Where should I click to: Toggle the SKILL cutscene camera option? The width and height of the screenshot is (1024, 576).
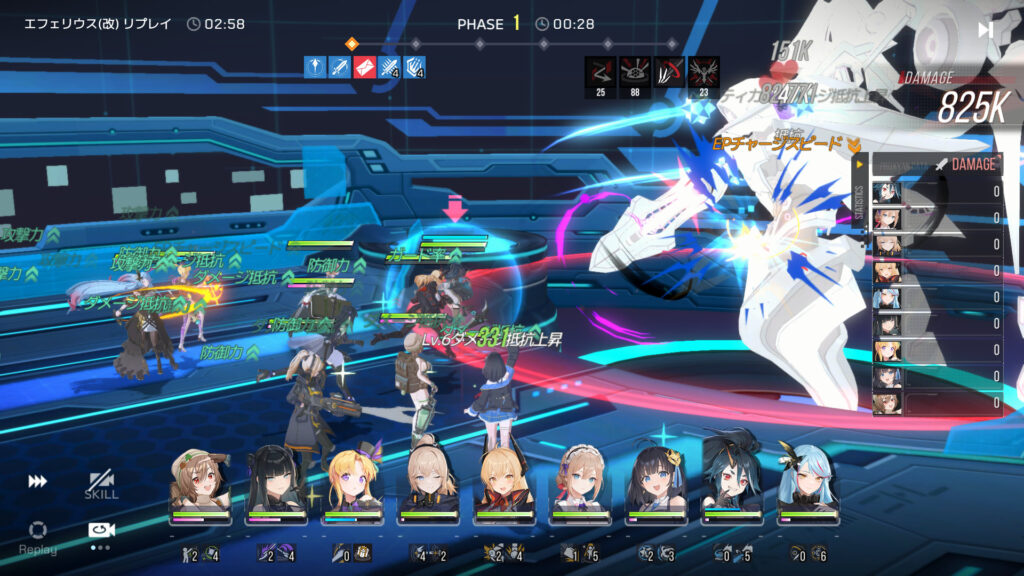click(101, 484)
